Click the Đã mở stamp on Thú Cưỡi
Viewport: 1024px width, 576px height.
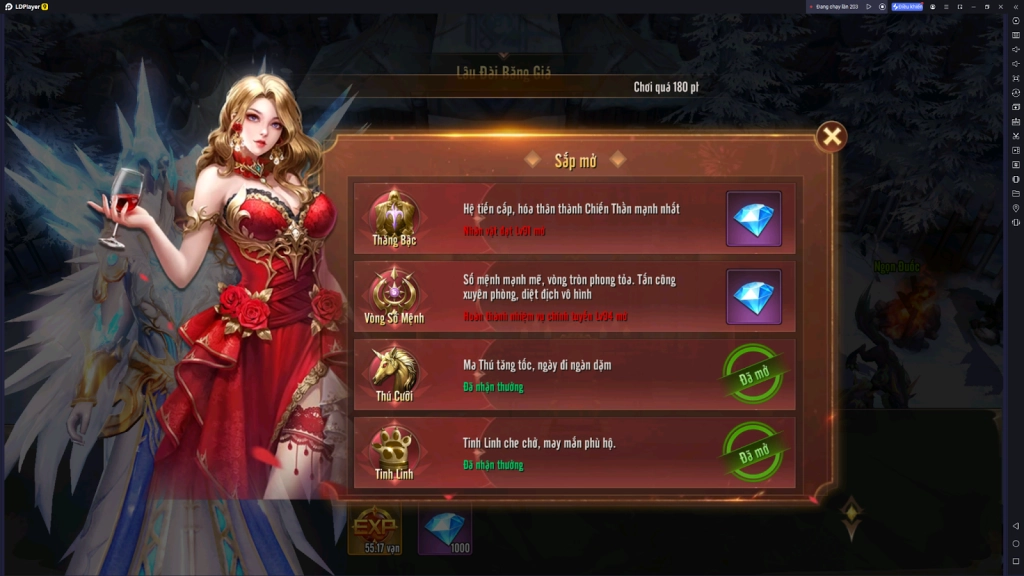coord(753,374)
